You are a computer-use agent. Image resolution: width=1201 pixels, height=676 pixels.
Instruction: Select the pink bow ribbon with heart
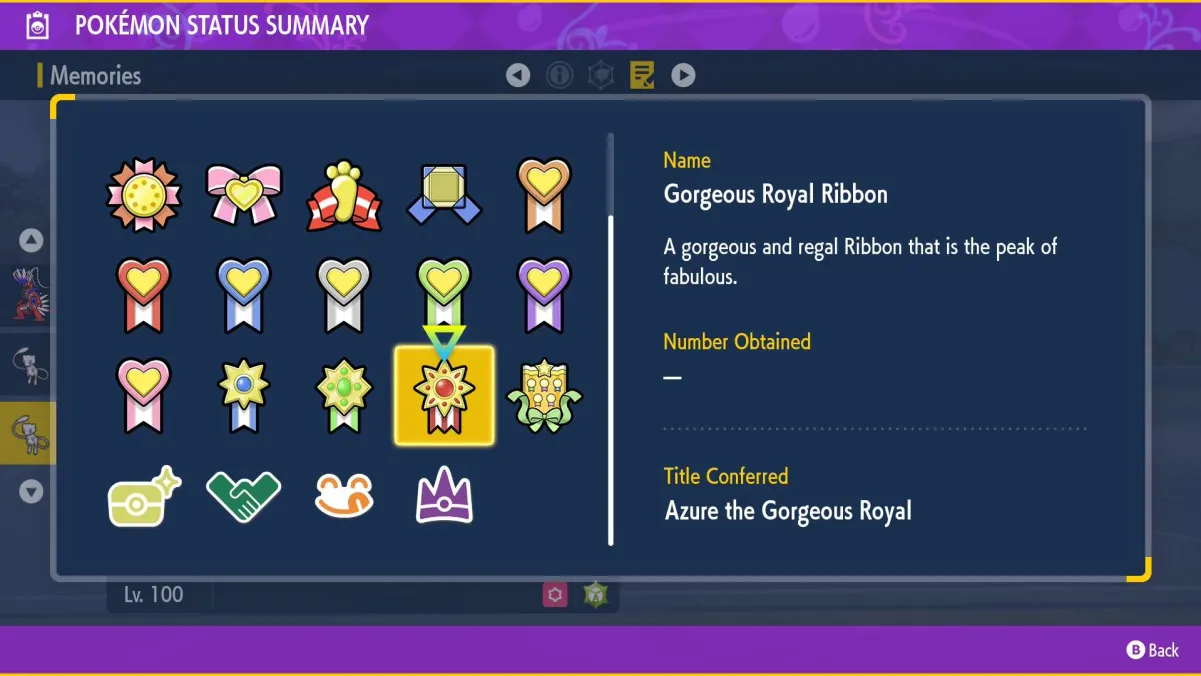244,193
